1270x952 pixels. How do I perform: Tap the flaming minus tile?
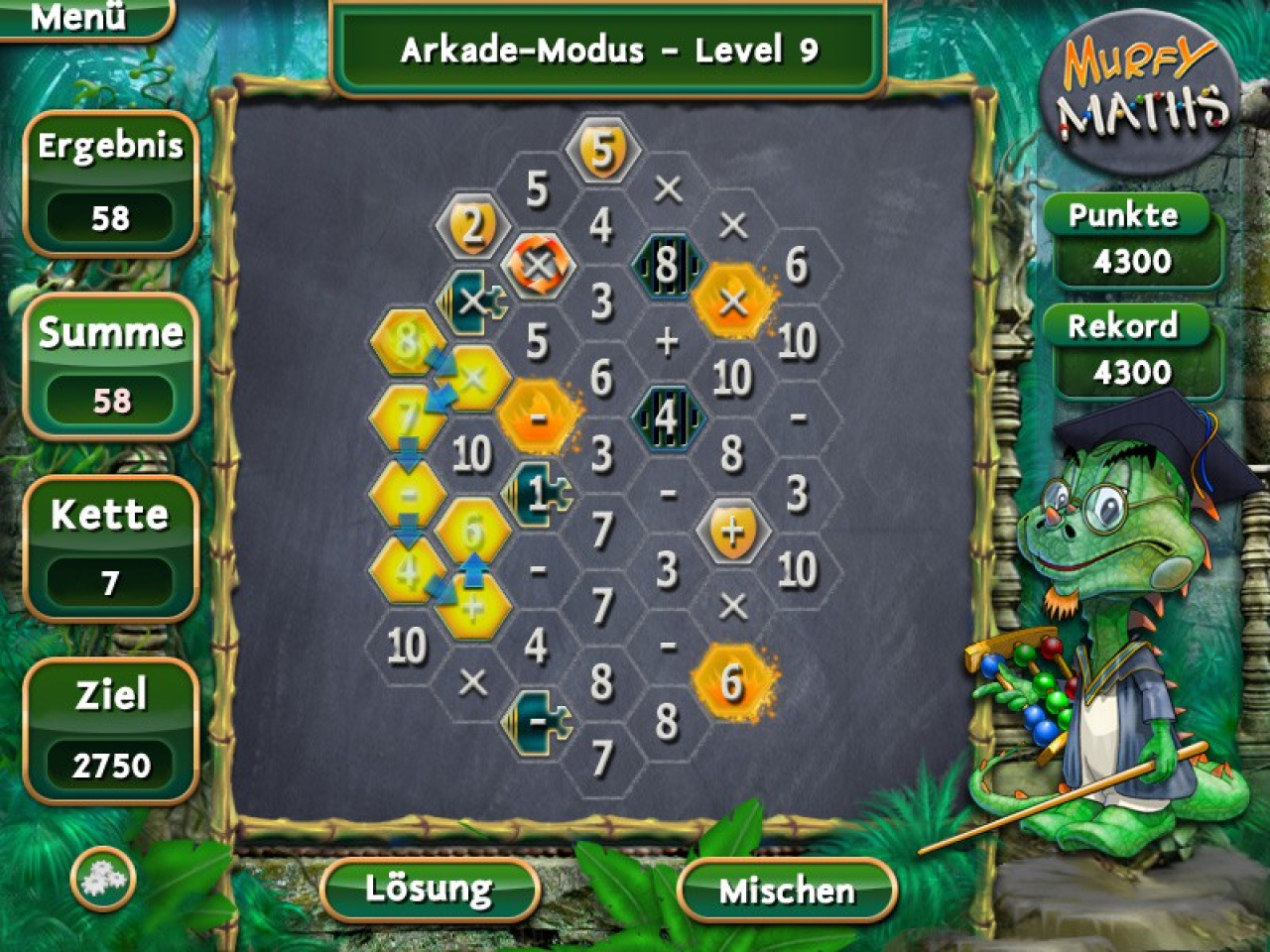click(538, 417)
